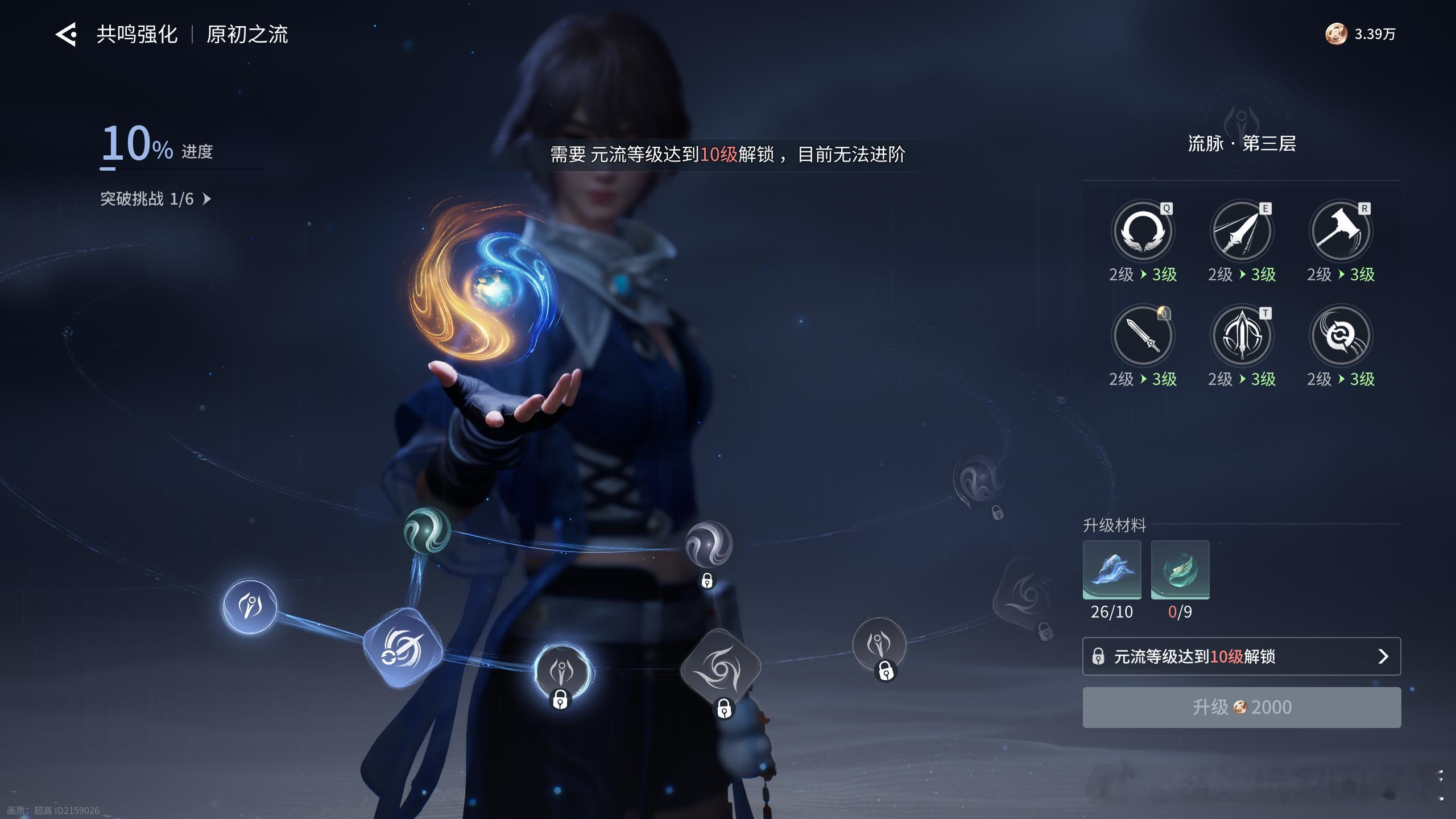The width and height of the screenshot is (1456, 819).
Task: Click the 升级 2000 upgrade button
Action: pyautogui.click(x=1241, y=707)
